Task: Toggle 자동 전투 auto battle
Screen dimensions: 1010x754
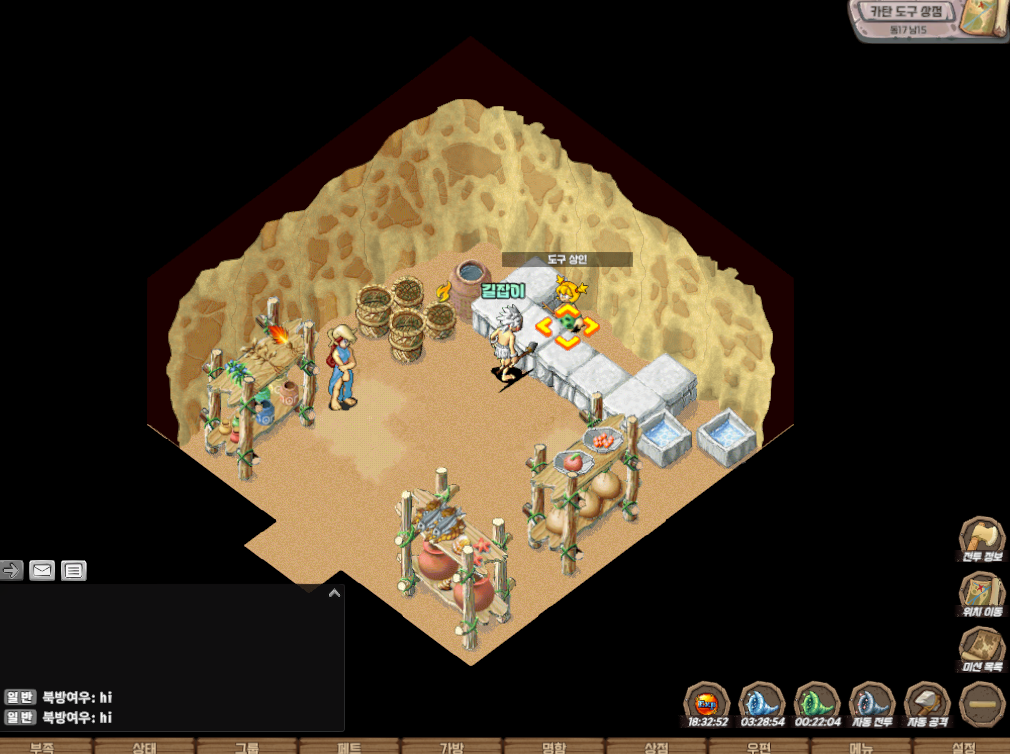Action: pos(871,703)
